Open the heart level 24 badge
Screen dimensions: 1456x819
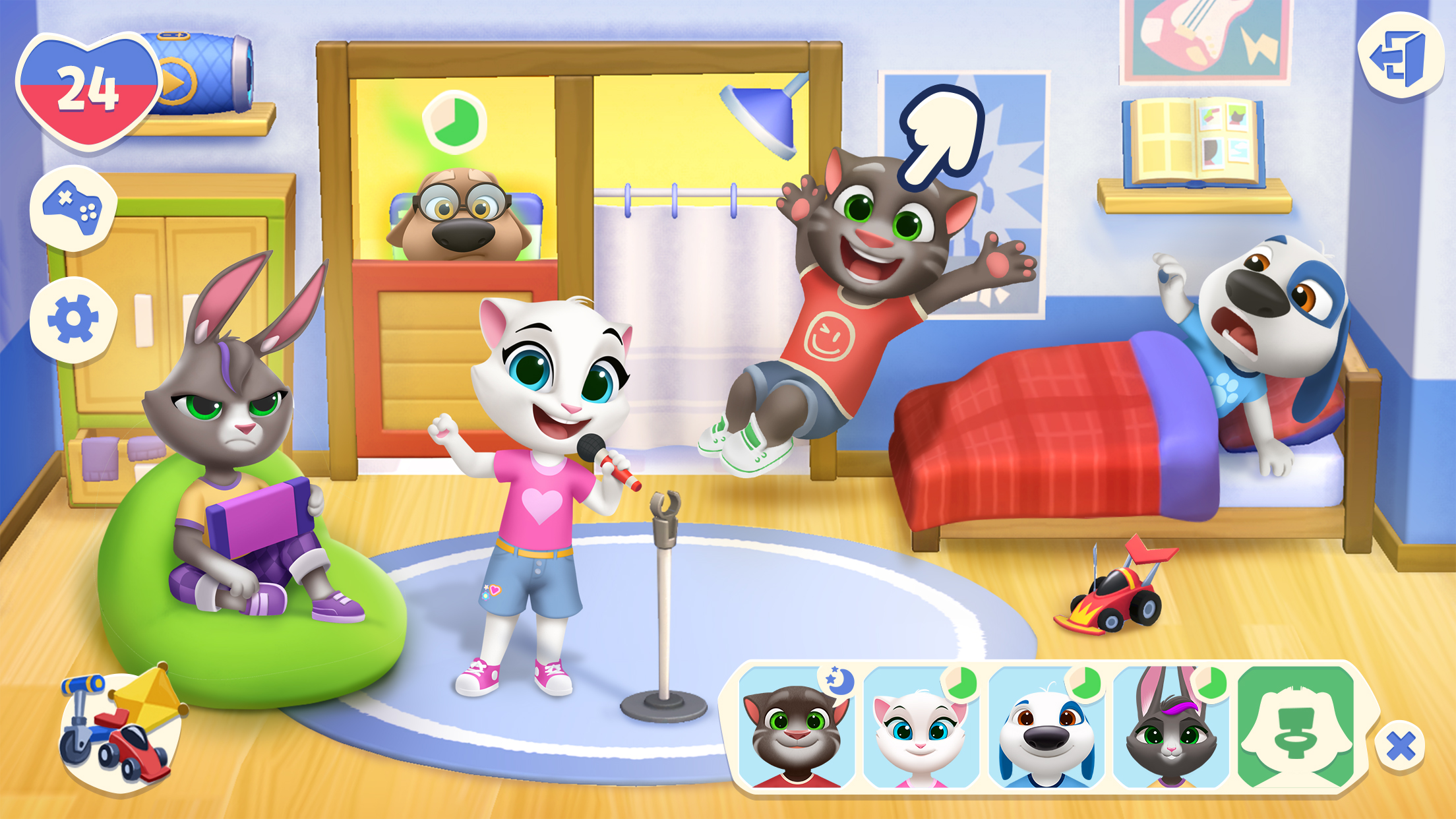click(88, 91)
